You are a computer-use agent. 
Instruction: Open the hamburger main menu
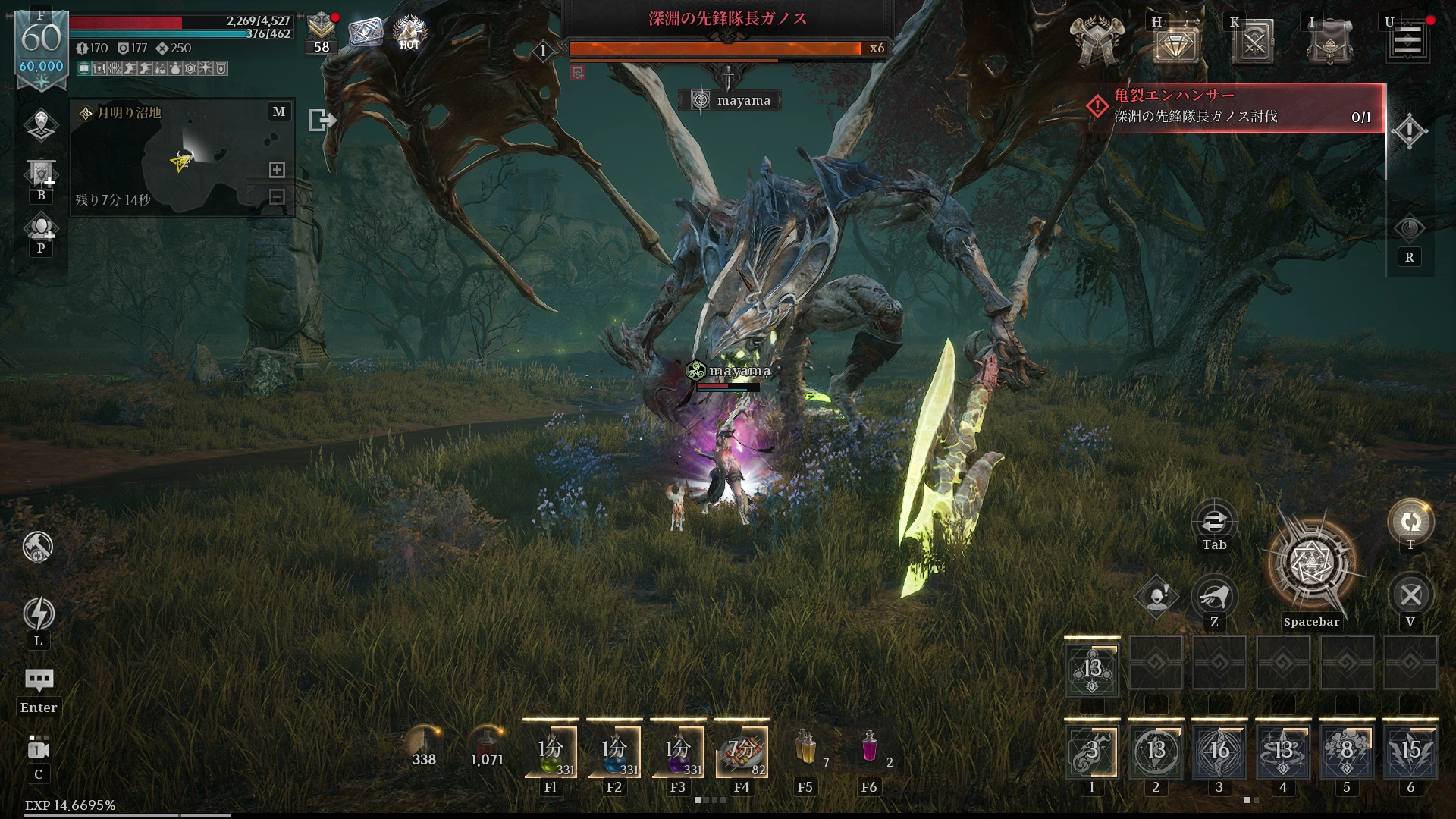coord(1408,40)
